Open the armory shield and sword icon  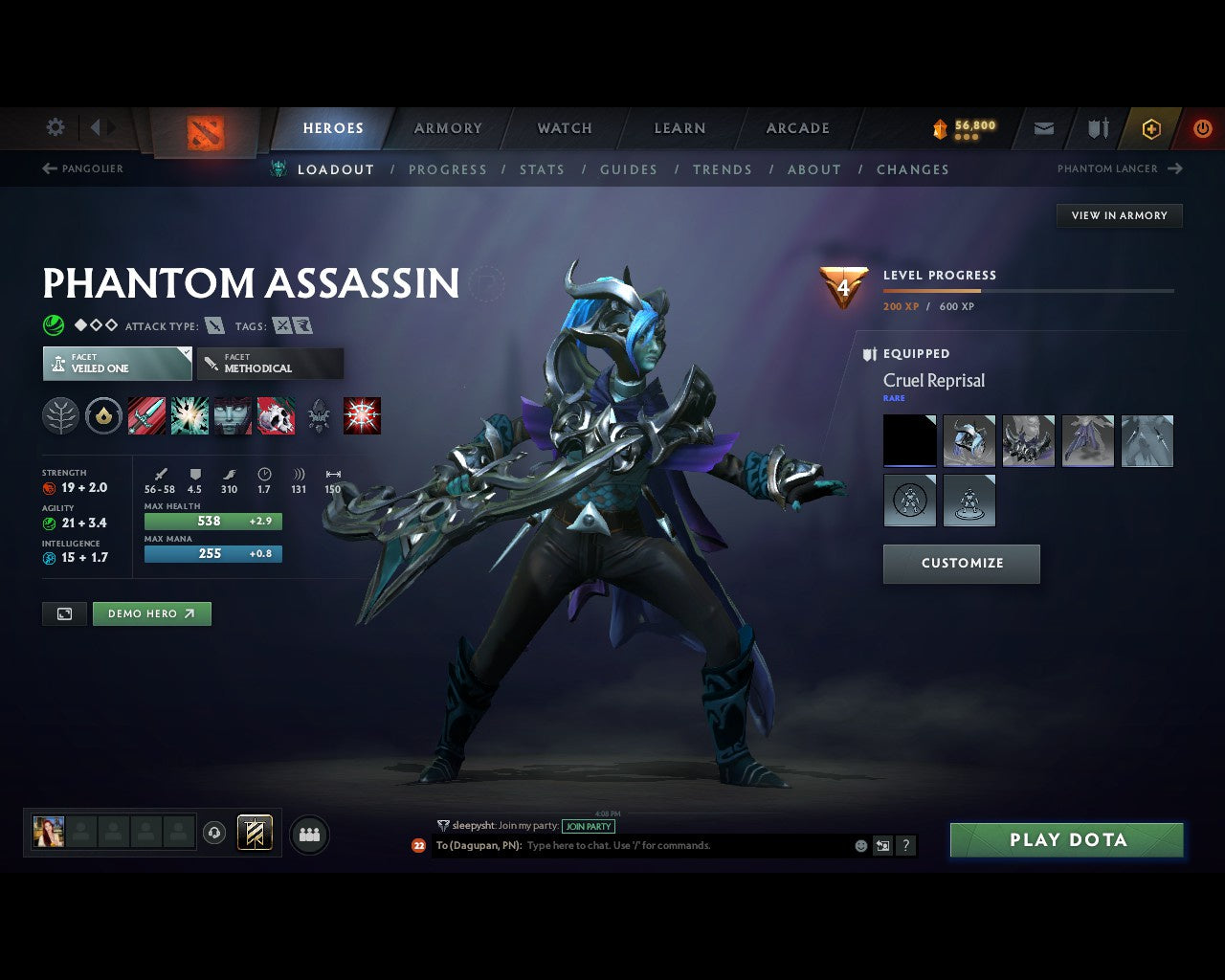tap(1097, 128)
